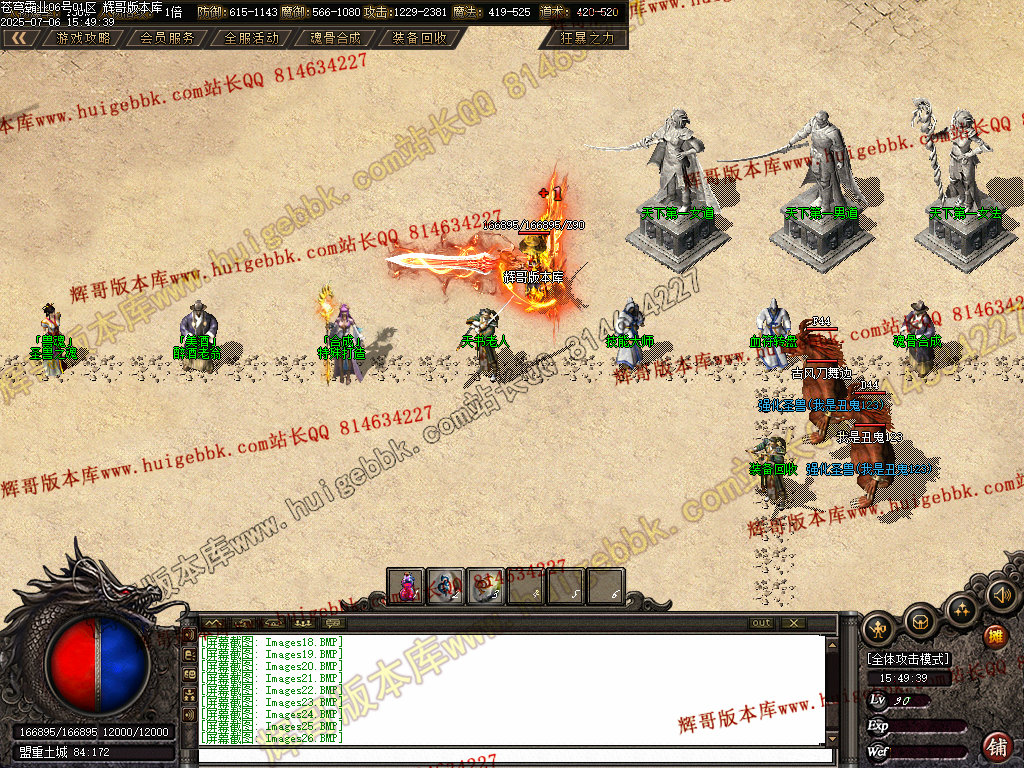Click the chat panel 'out' button
Screen dimensions: 1024x768
coord(761,623)
